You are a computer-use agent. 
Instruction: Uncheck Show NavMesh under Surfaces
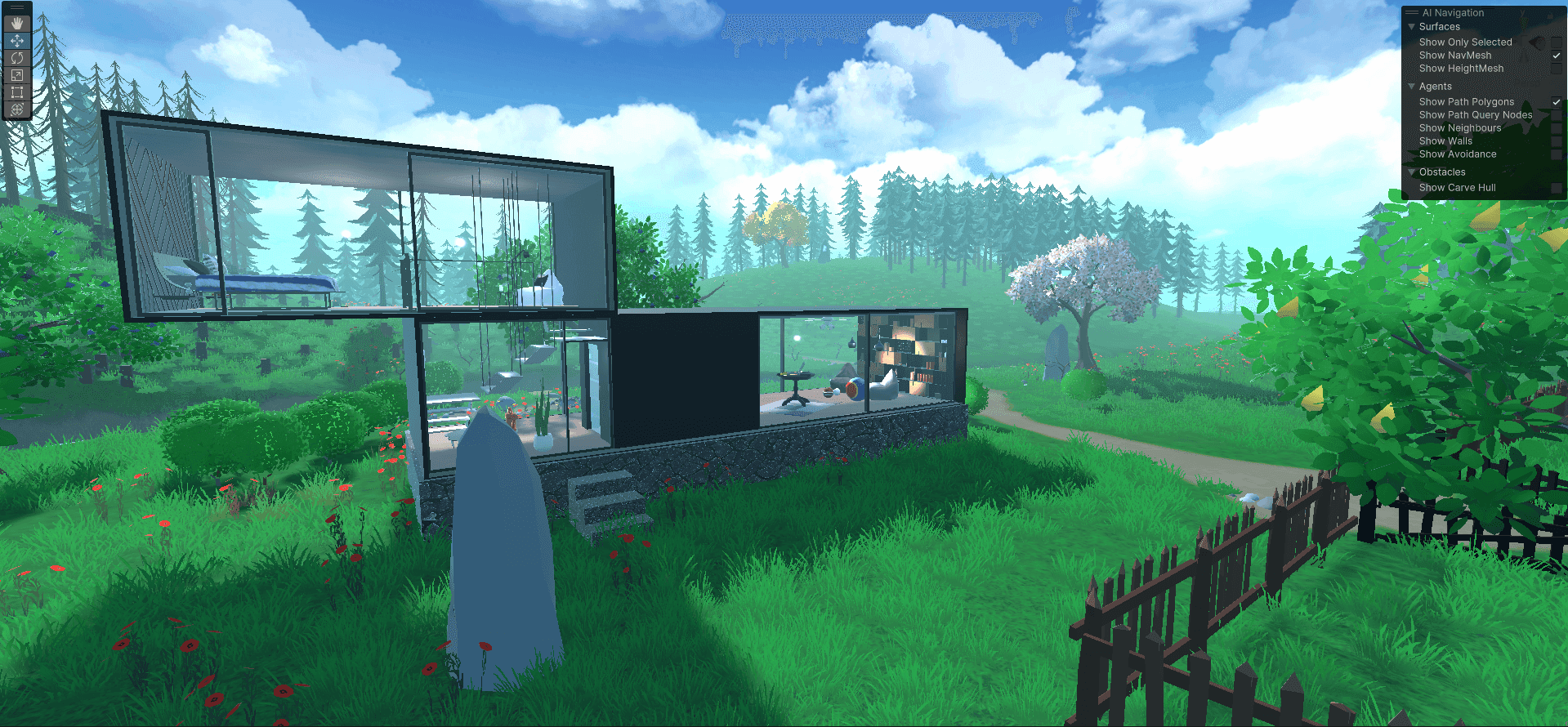[x=1557, y=55]
